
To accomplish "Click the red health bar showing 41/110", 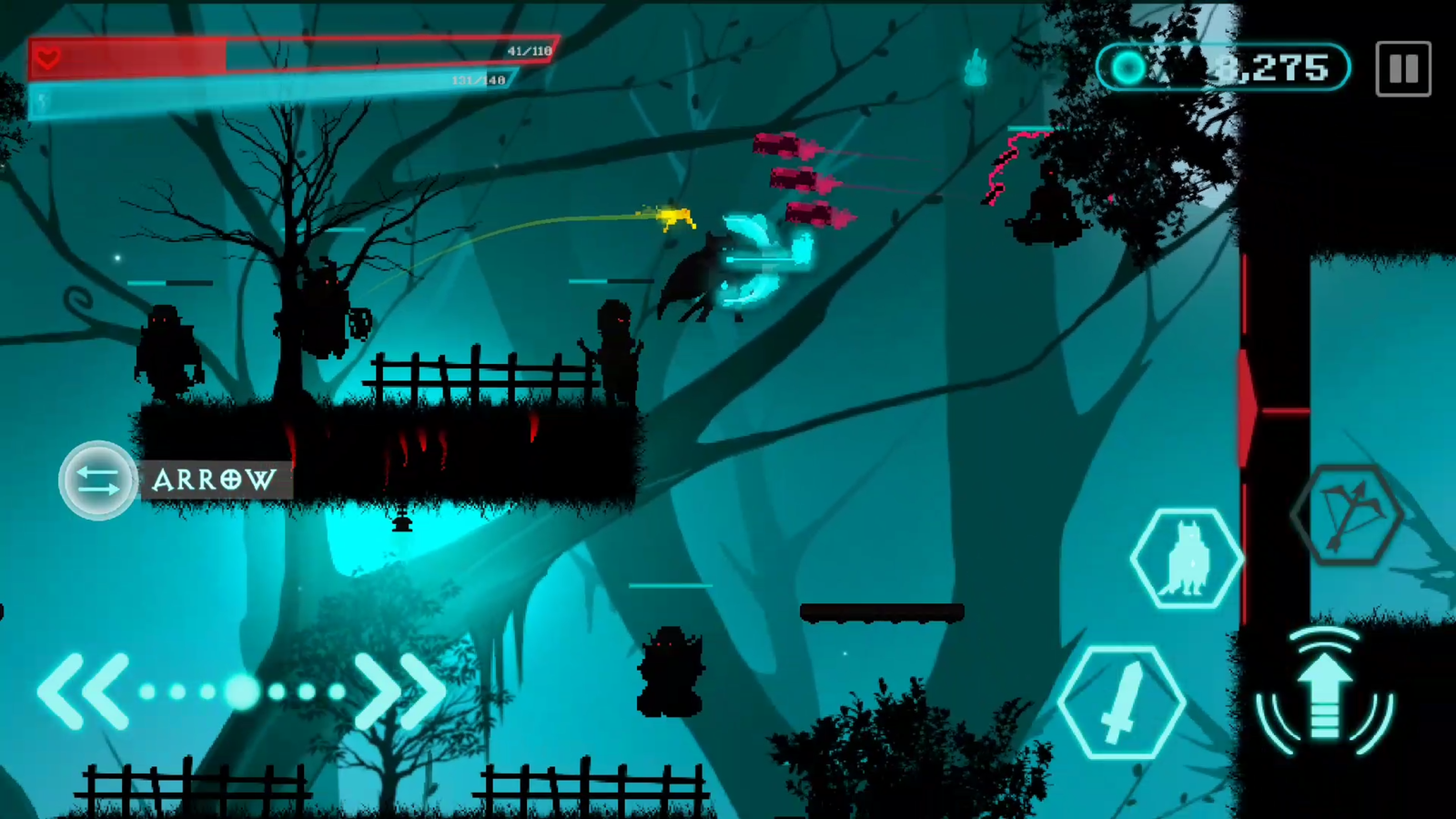I will pyautogui.click(x=273, y=56).
